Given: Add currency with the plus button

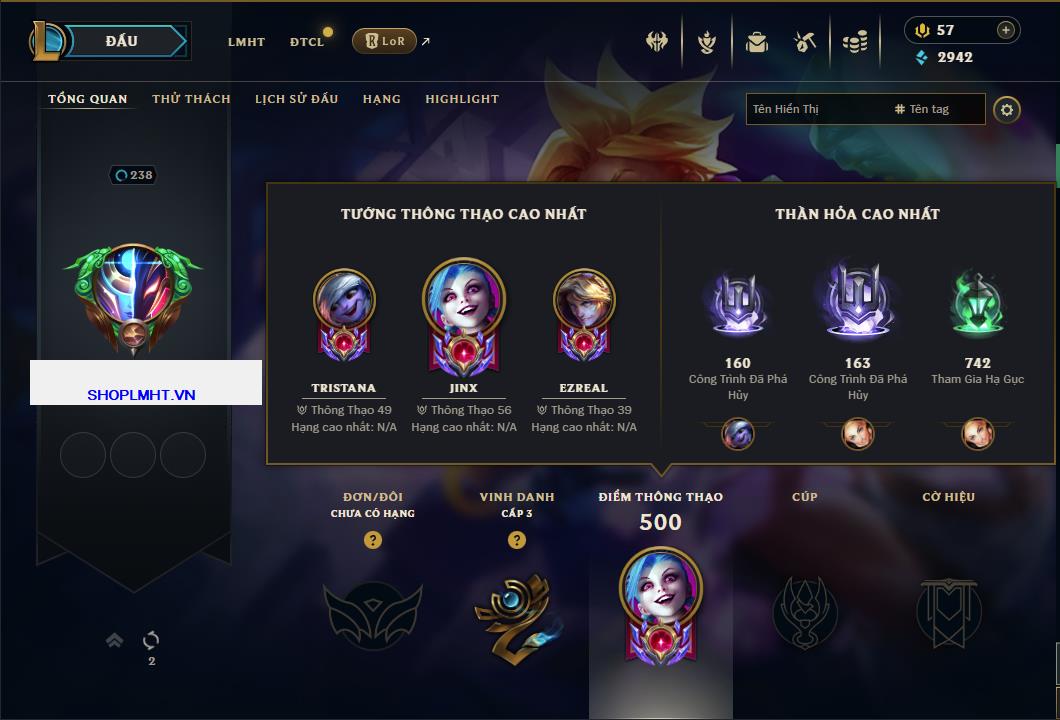Looking at the screenshot, I should point(1005,30).
